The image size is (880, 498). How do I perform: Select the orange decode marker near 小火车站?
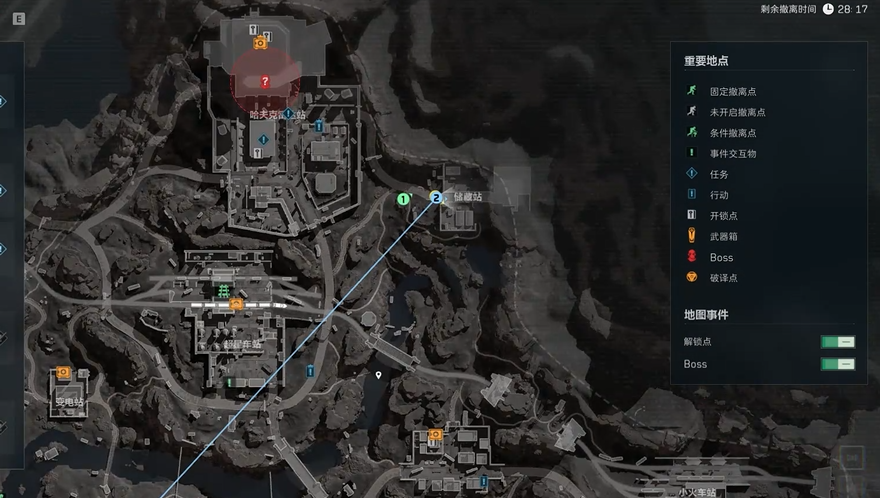click(435, 435)
